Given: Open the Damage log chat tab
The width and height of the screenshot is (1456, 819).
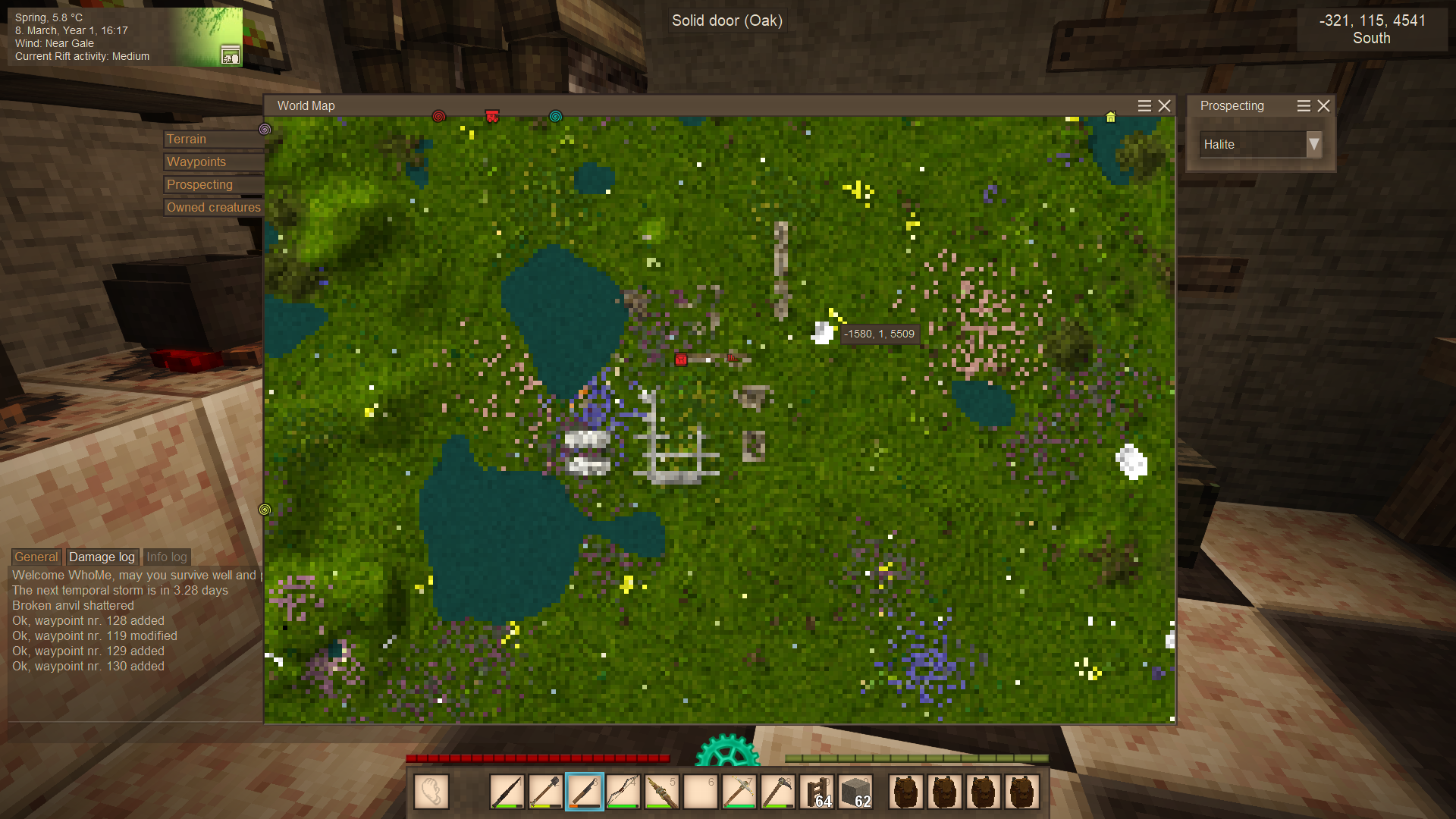Looking at the screenshot, I should coord(102,557).
